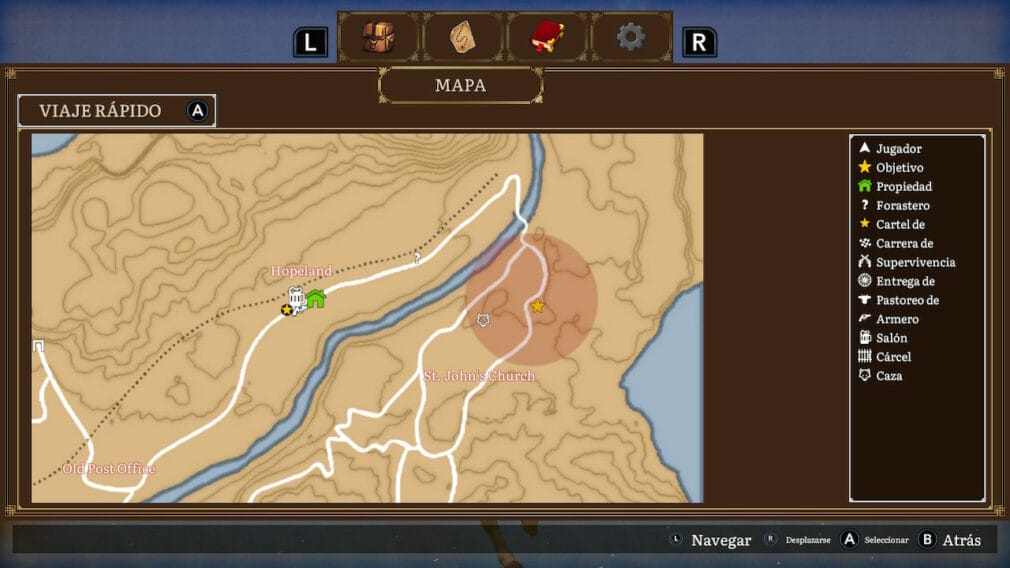Viewport: 1010px width, 568px height.
Task: Open the gear settings tab
Action: click(630, 38)
